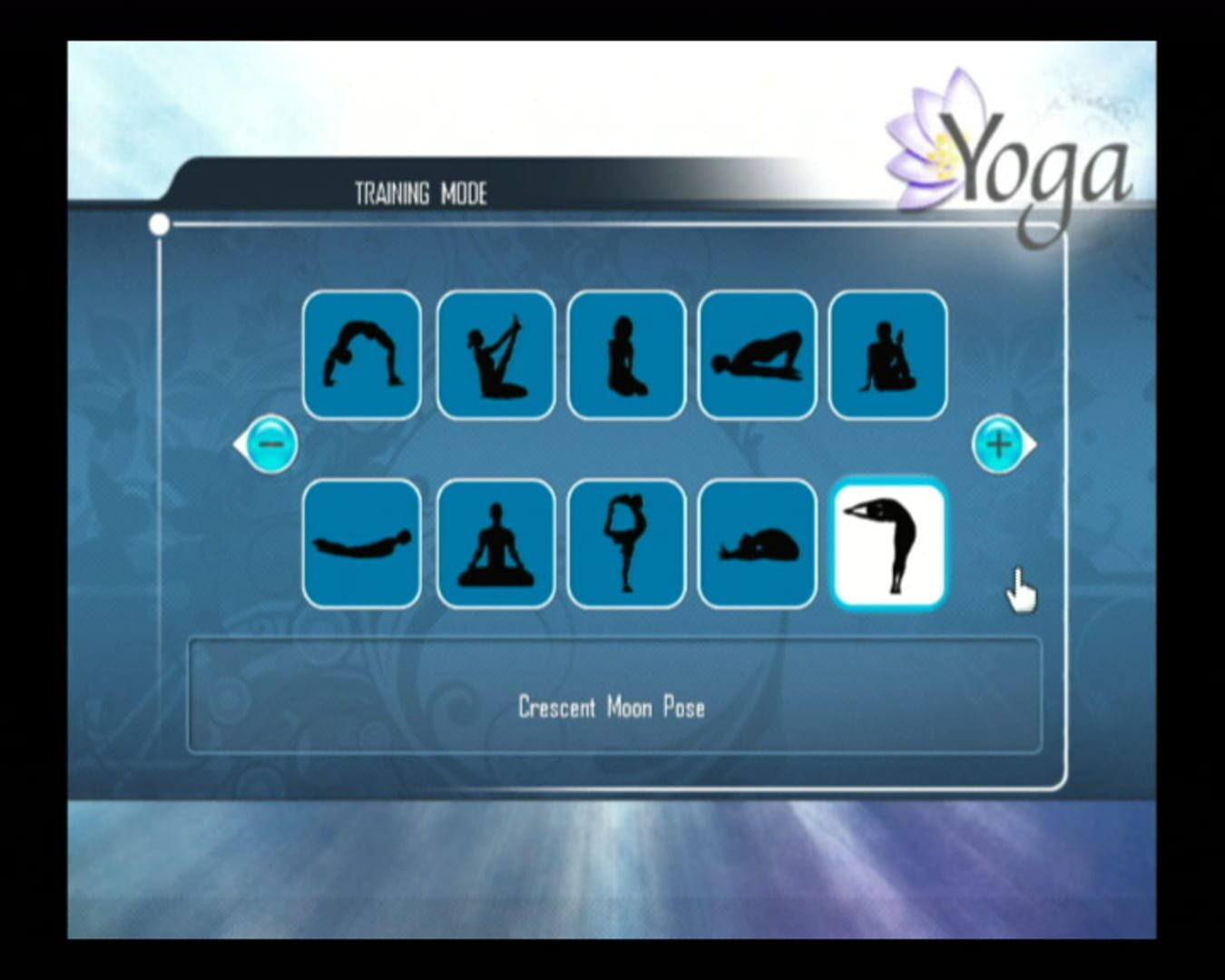Select the Training Mode header tab

click(420, 191)
